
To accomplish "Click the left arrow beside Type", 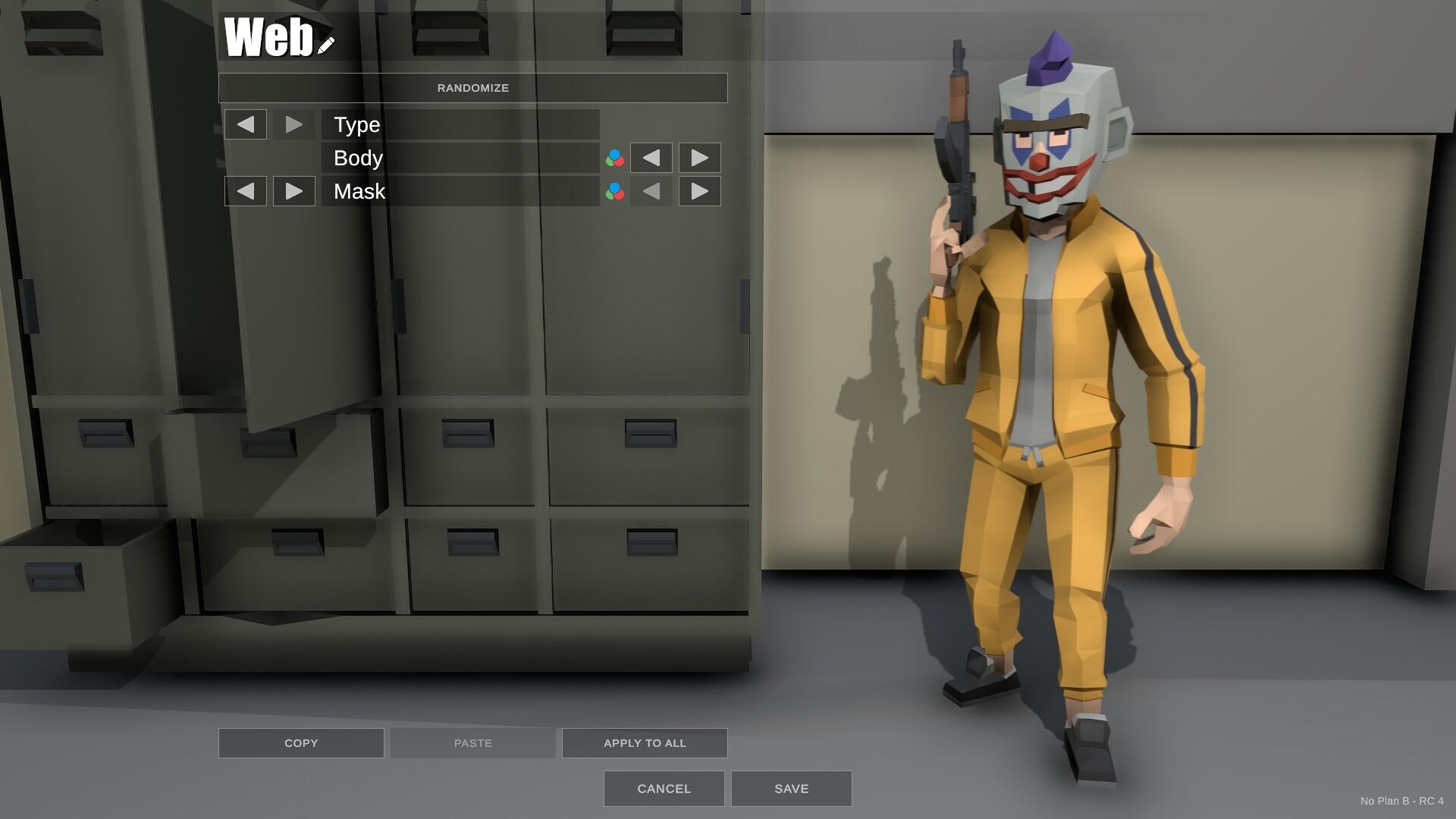I will [246, 124].
